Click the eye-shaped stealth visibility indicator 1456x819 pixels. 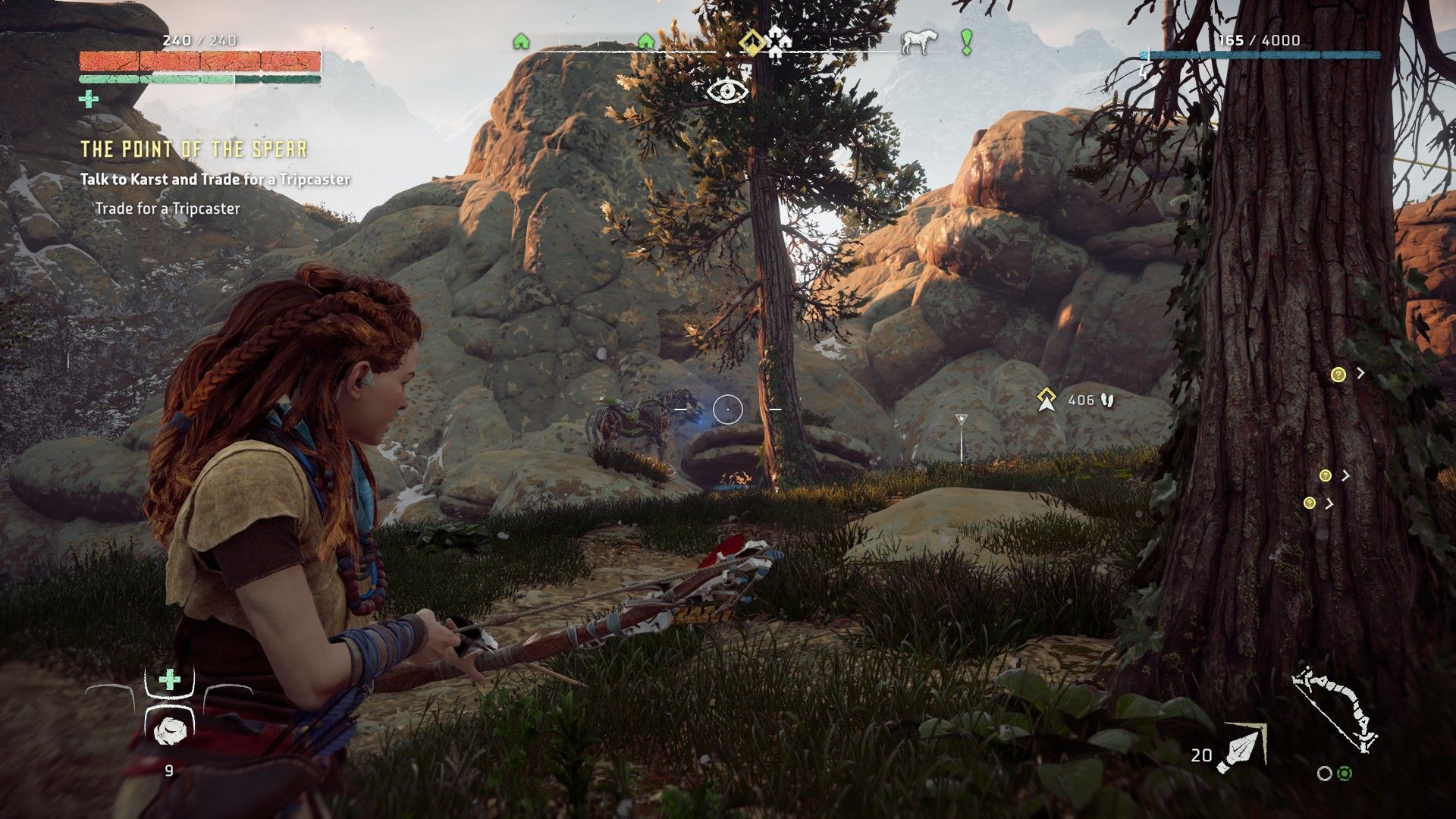pyautogui.click(x=728, y=91)
